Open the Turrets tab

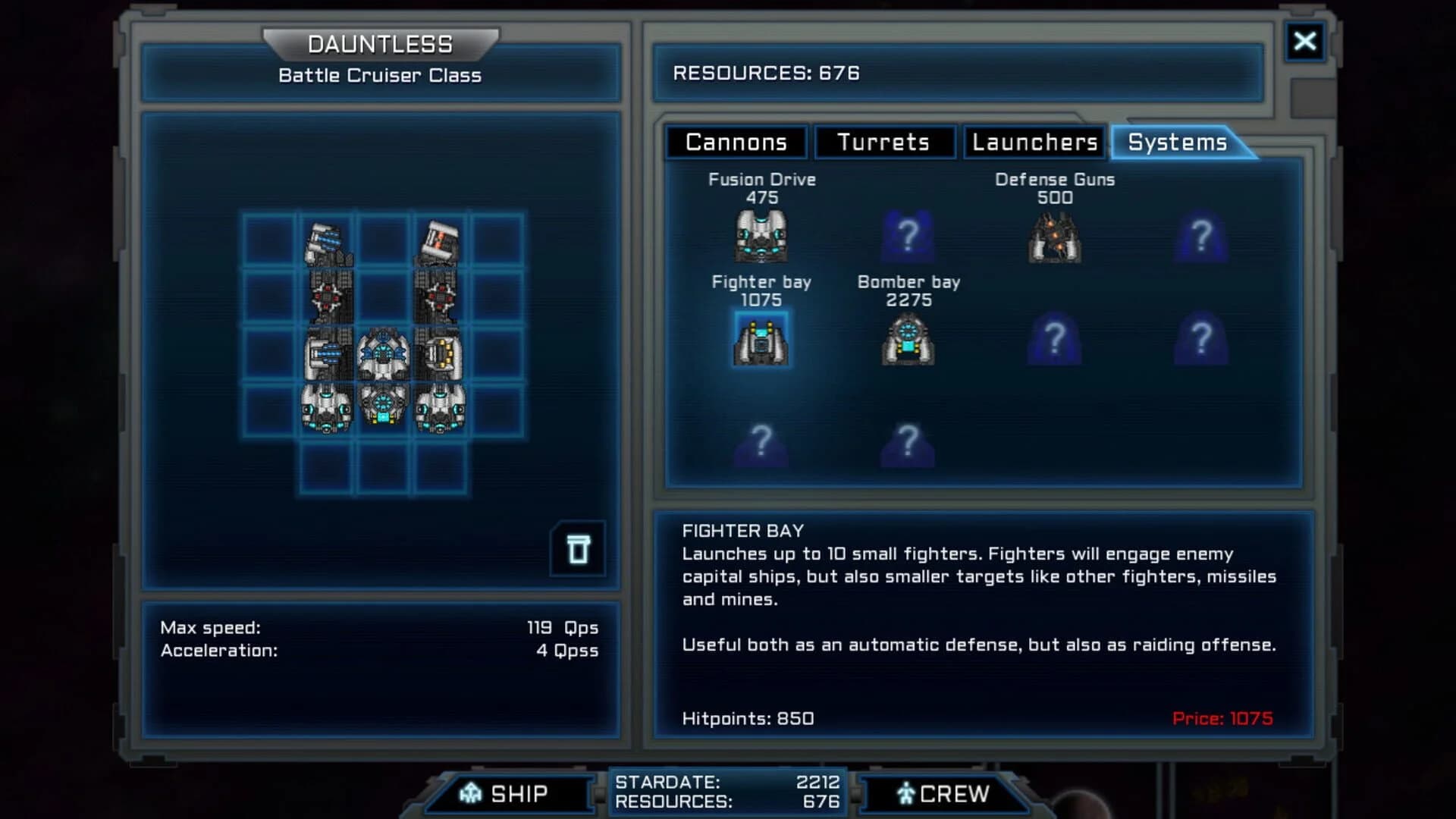click(884, 142)
